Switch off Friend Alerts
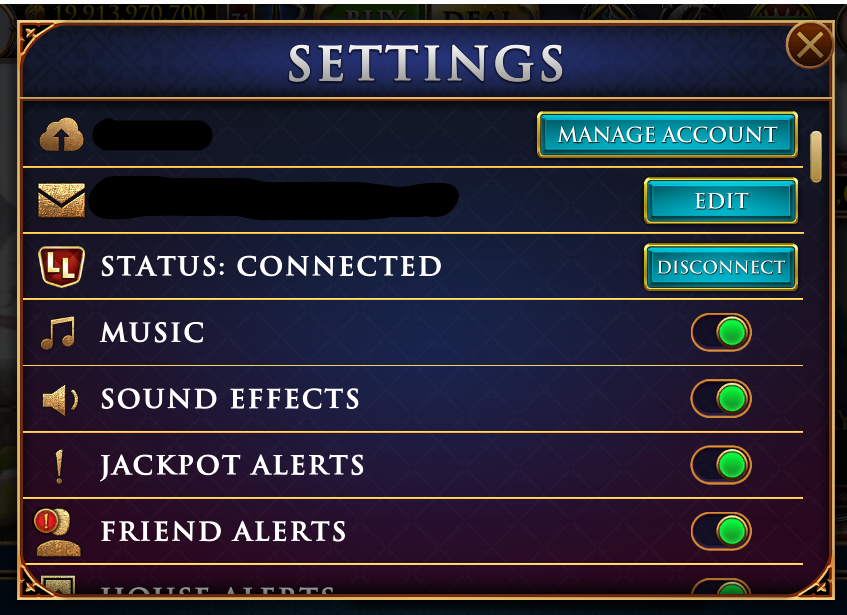Viewport: 847px width, 615px height. pos(721,531)
